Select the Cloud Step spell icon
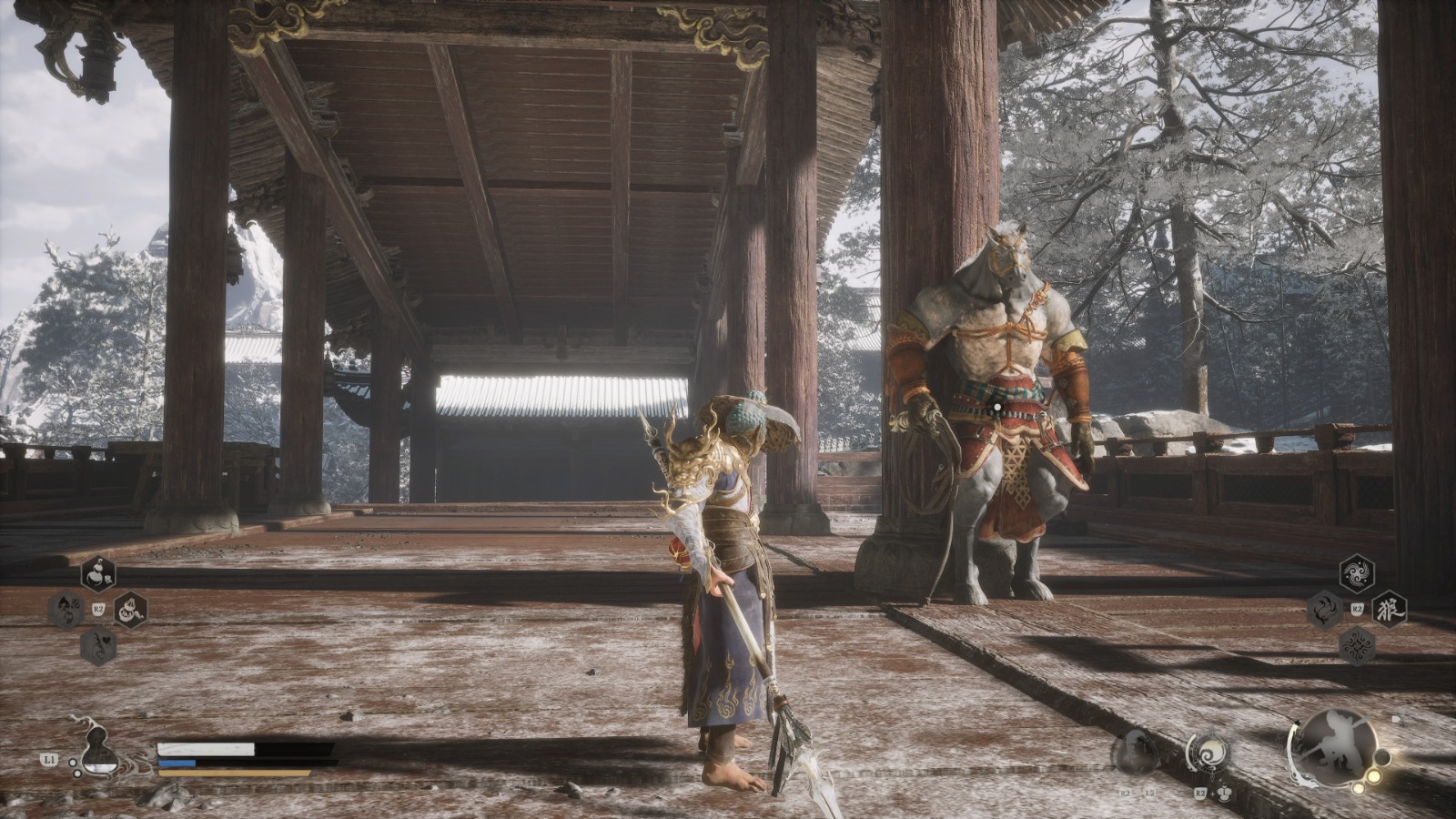Screen dimensions: 1456x819 coord(1355,571)
